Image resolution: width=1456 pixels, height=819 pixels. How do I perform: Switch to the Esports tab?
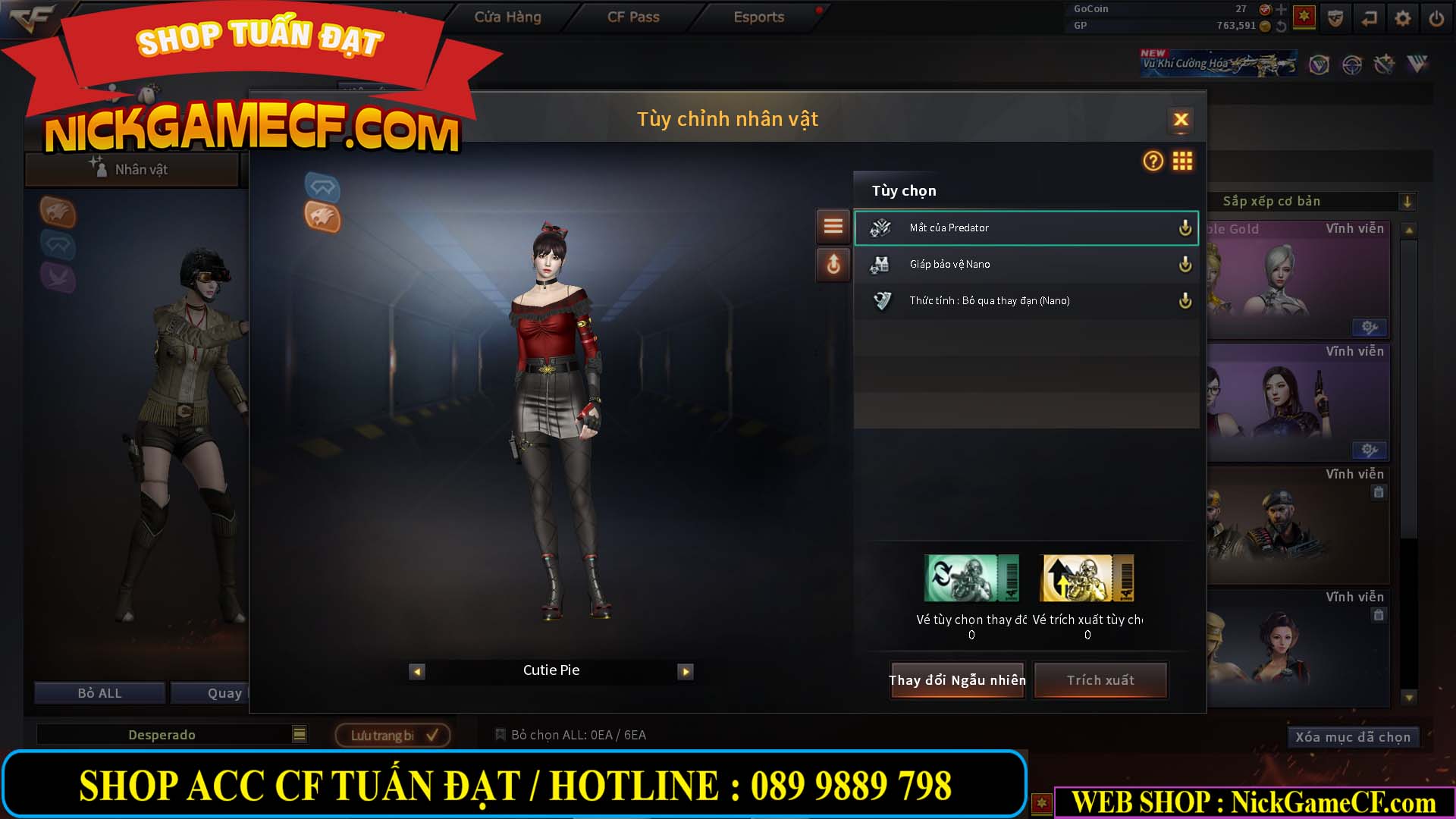coord(758,17)
